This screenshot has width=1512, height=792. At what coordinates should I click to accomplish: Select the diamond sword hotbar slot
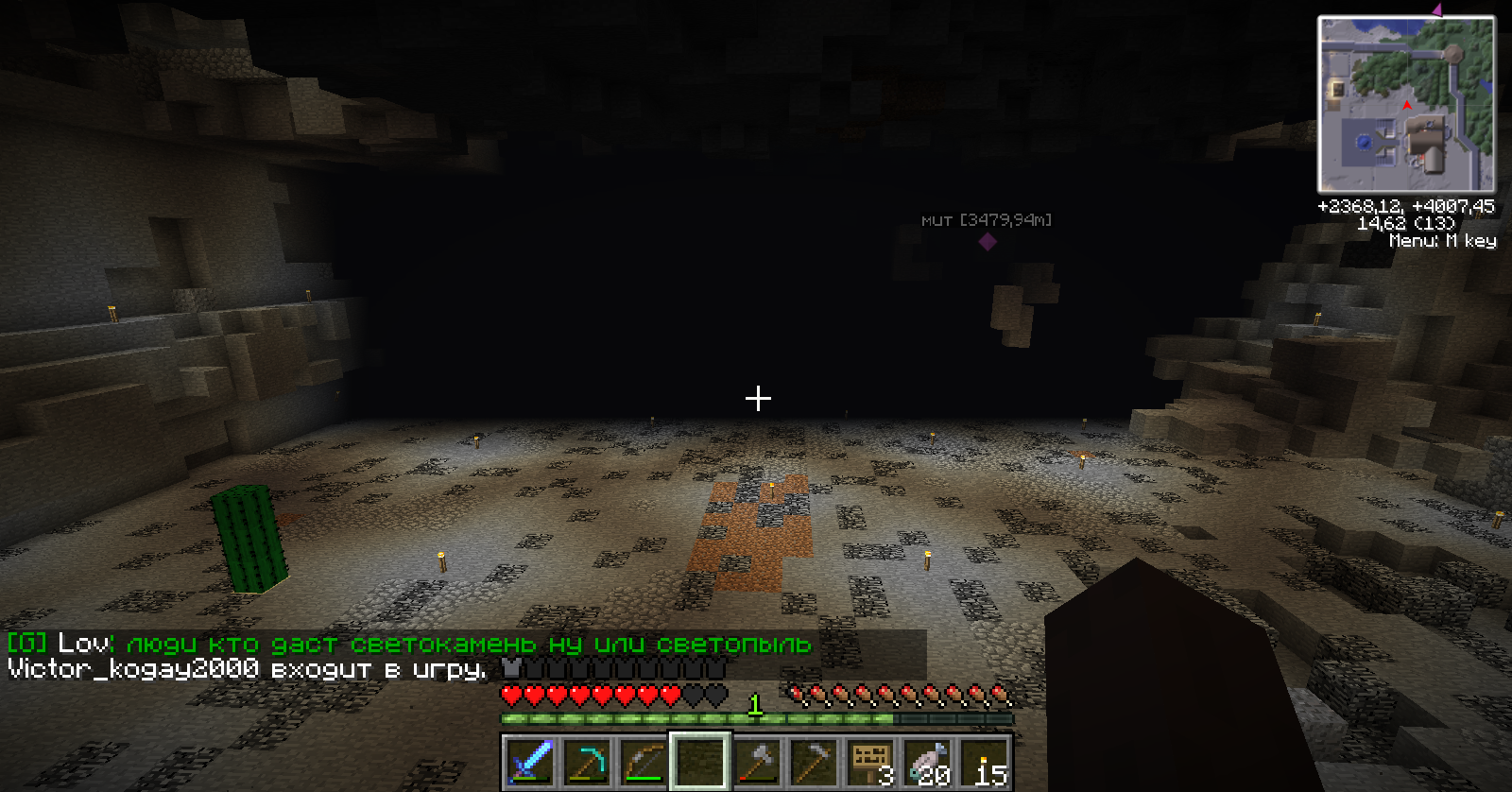530,760
